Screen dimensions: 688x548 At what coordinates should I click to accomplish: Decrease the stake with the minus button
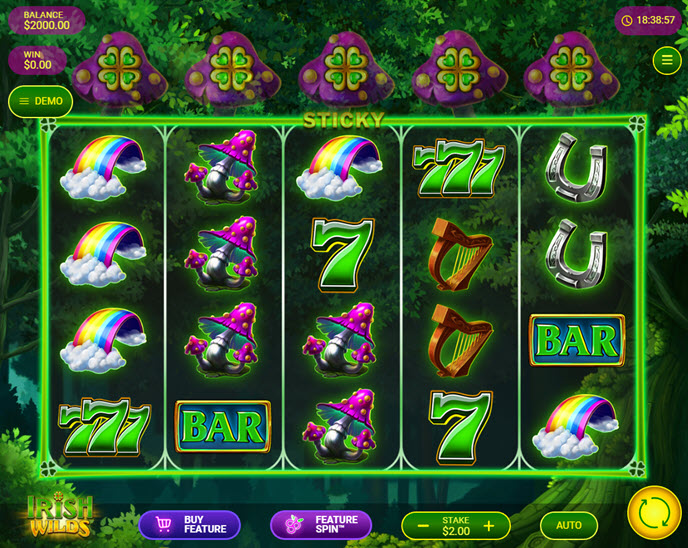pyautogui.click(x=424, y=526)
